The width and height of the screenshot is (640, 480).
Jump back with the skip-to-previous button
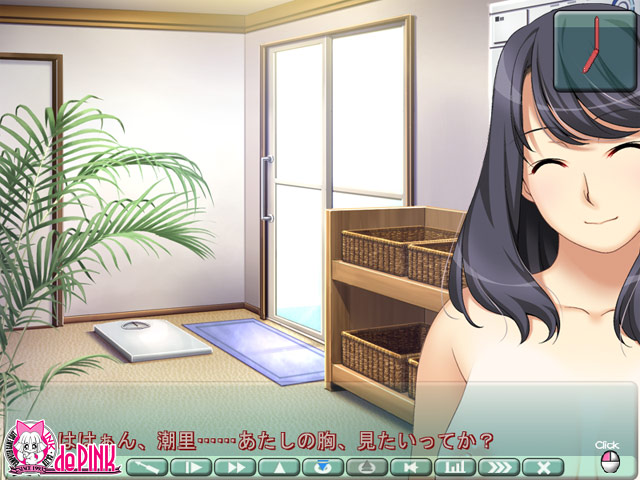(410, 466)
